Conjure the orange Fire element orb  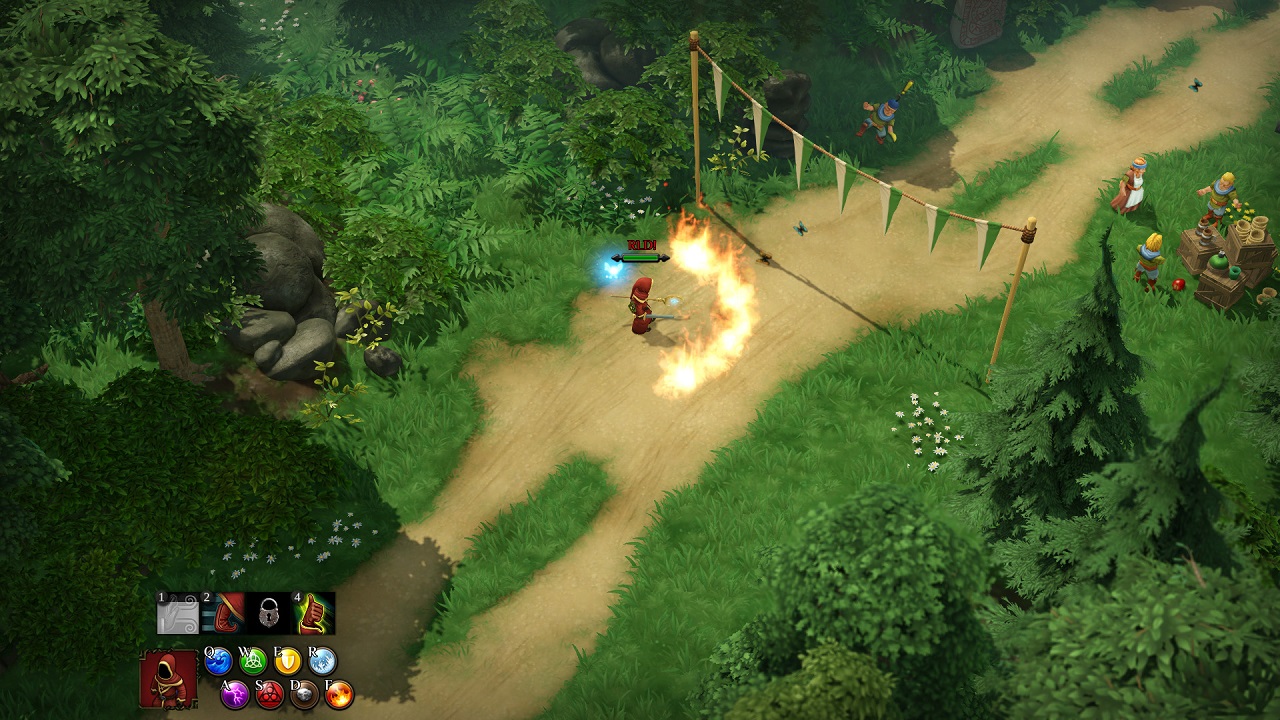coord(339,694)
